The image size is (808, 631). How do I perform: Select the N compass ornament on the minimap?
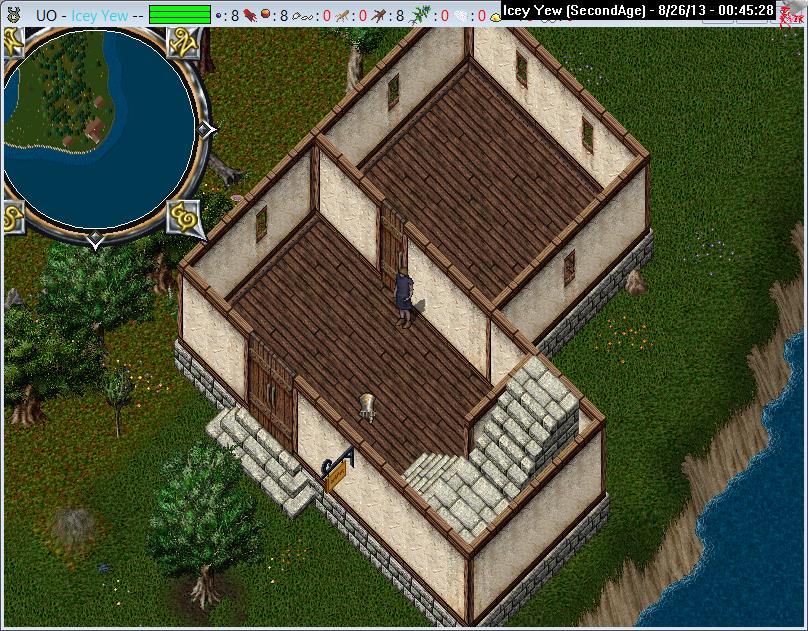click(184, 42)
